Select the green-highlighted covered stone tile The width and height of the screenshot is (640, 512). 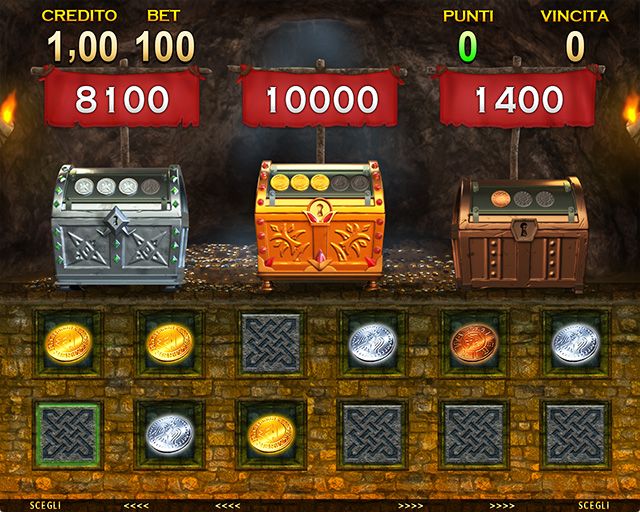coord(68,435)
